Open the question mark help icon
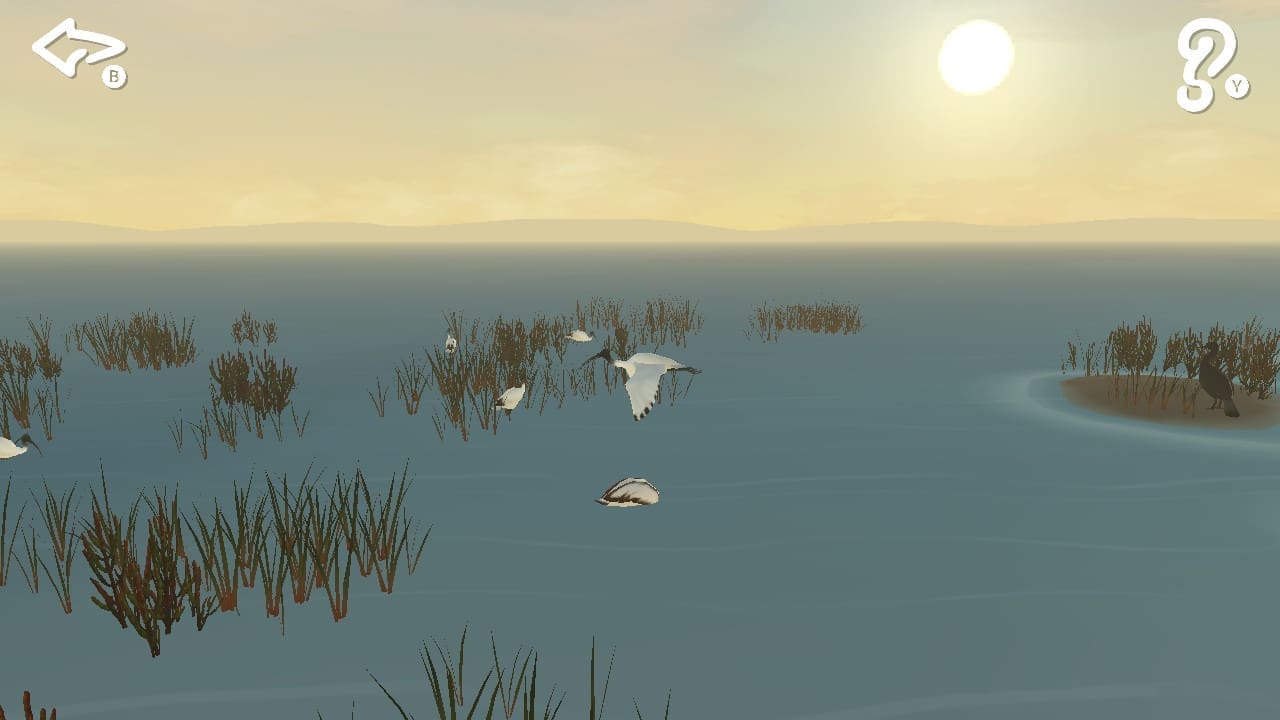 1203,60
